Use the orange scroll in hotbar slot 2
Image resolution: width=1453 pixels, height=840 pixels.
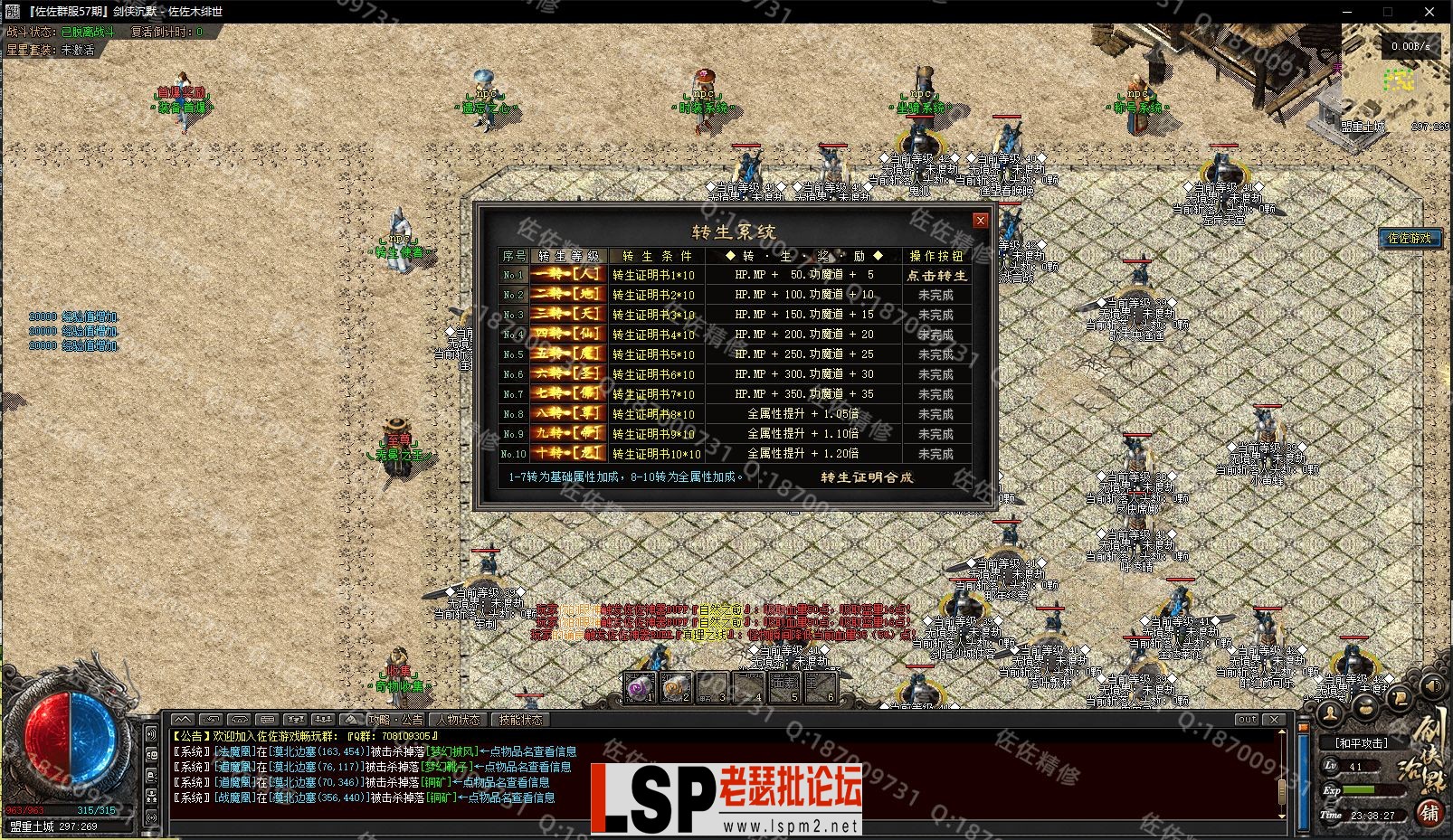(x=675, y=688)
